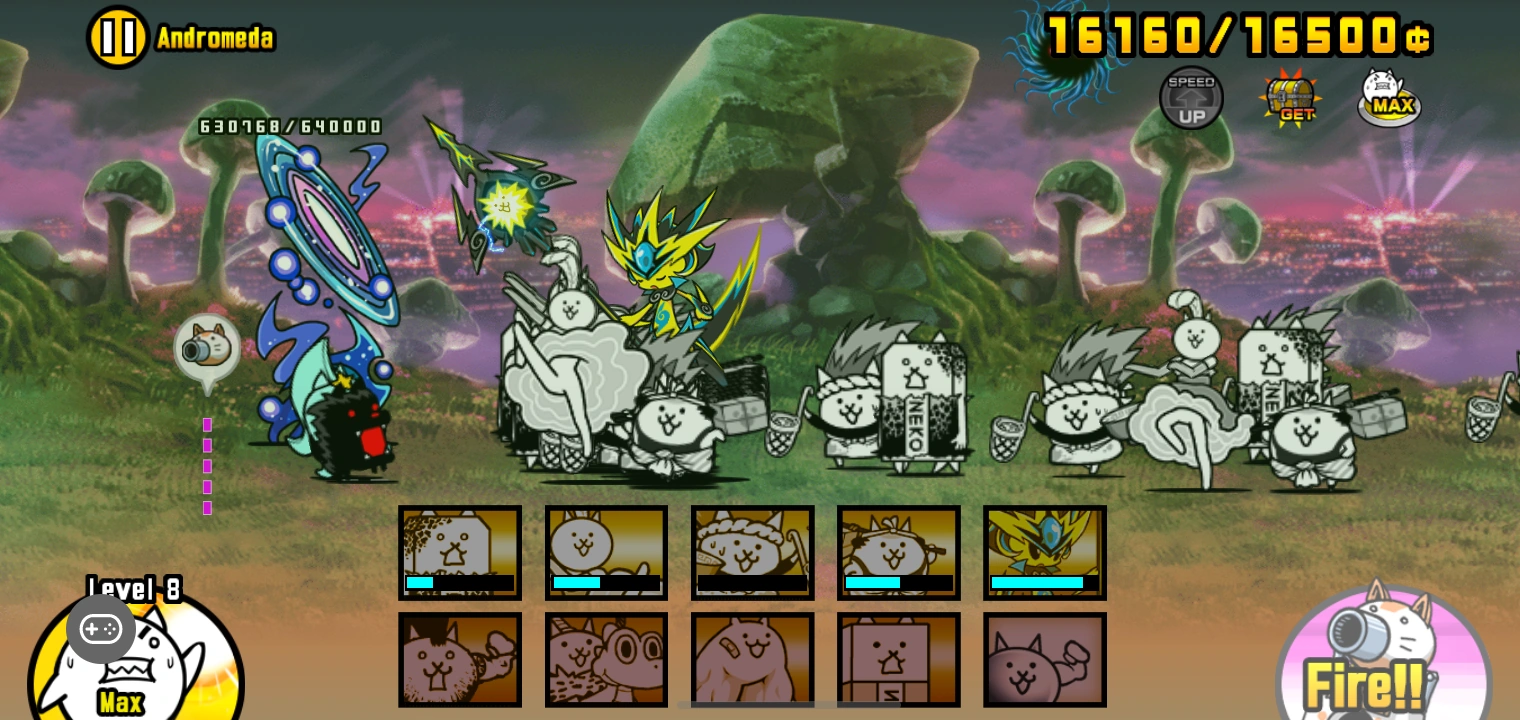The height and width of the screenshot is (720, 1520).
Task: Tap the dragon cat cooldown slot
Action: click(607, 660)
